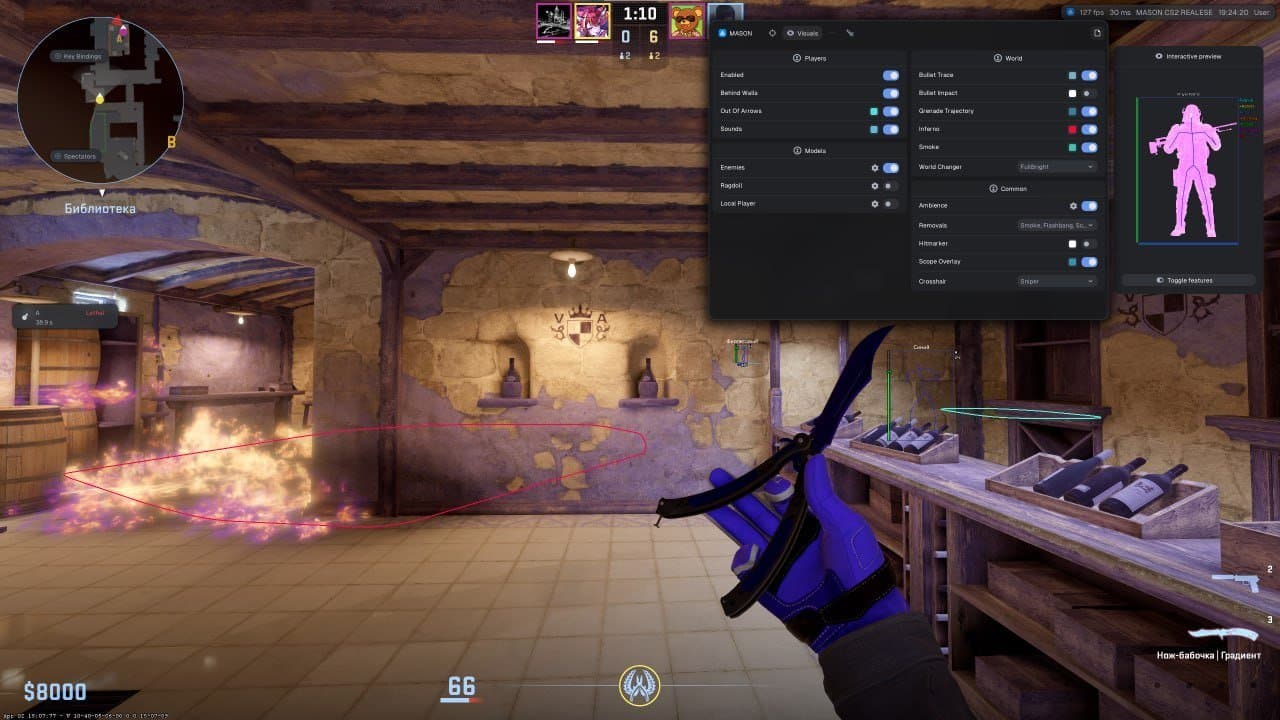Switch to the skins tab in menu header
The image size is (1280, 720).
(850, 33)
